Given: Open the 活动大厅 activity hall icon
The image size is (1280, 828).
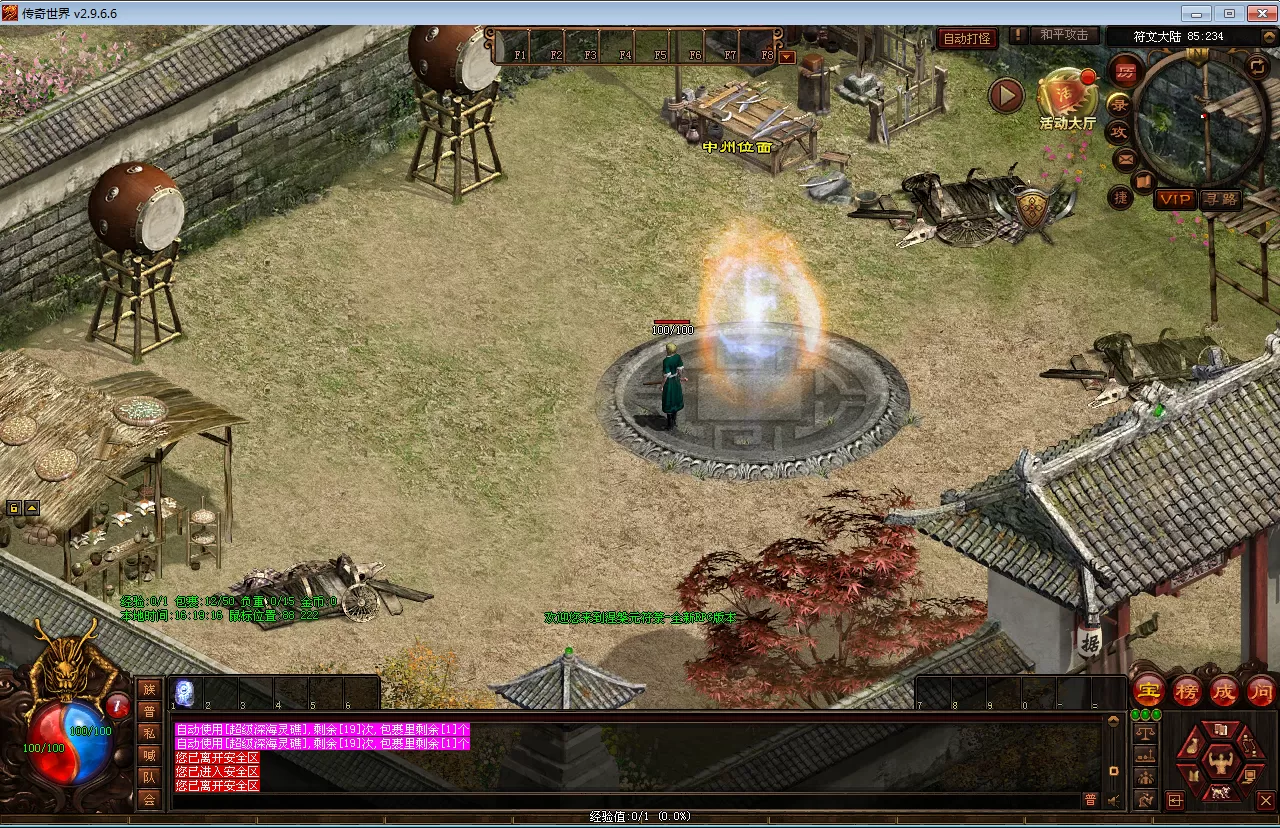Looking at the screenshot, I should pyautogui.click(x=1066, y=96).
